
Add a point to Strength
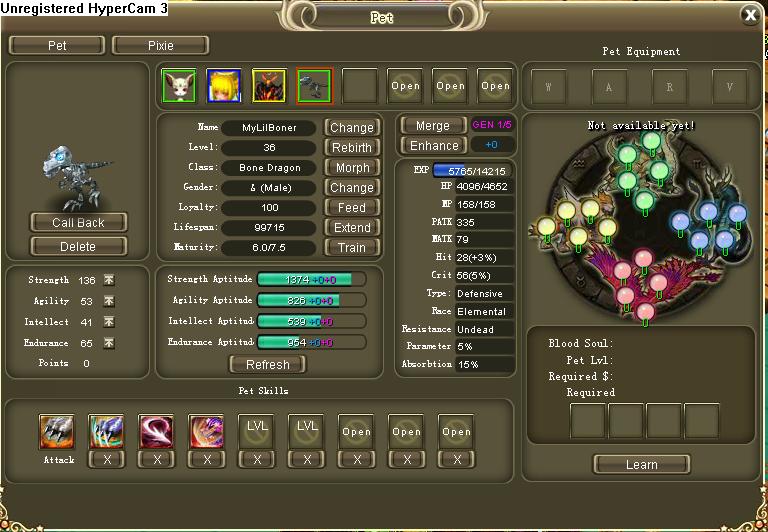[x=109, y=280]
